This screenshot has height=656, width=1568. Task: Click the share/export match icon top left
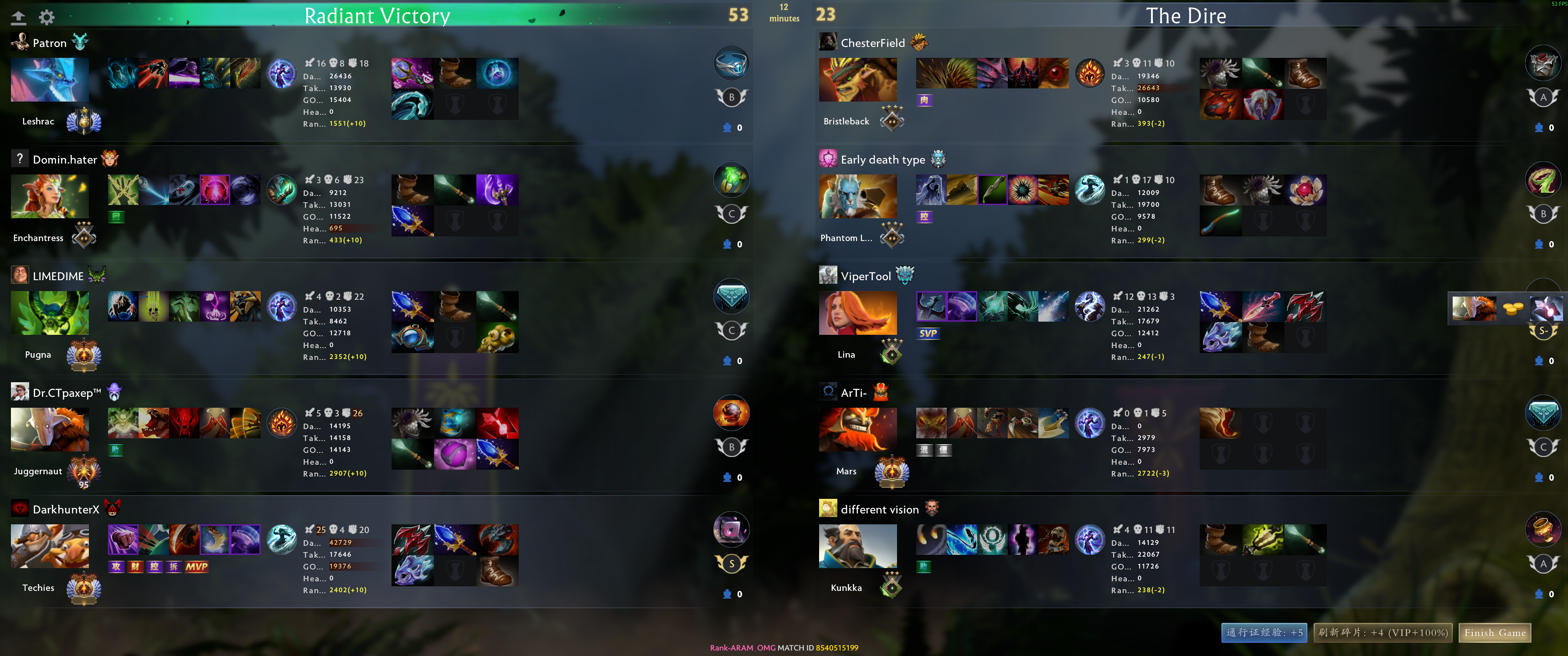point(19,17)
